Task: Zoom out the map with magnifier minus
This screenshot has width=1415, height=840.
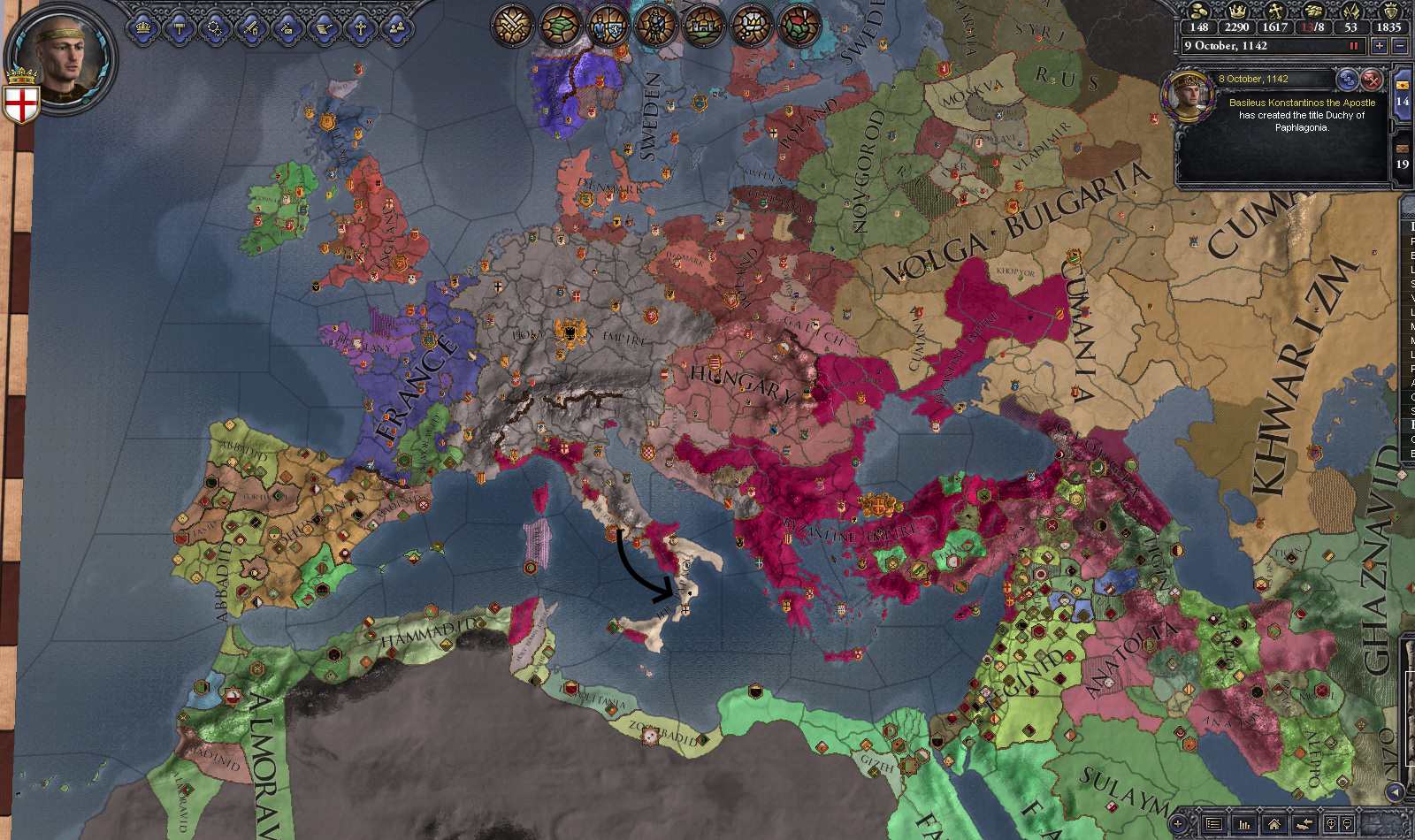Action: (x=1347, y=824)
